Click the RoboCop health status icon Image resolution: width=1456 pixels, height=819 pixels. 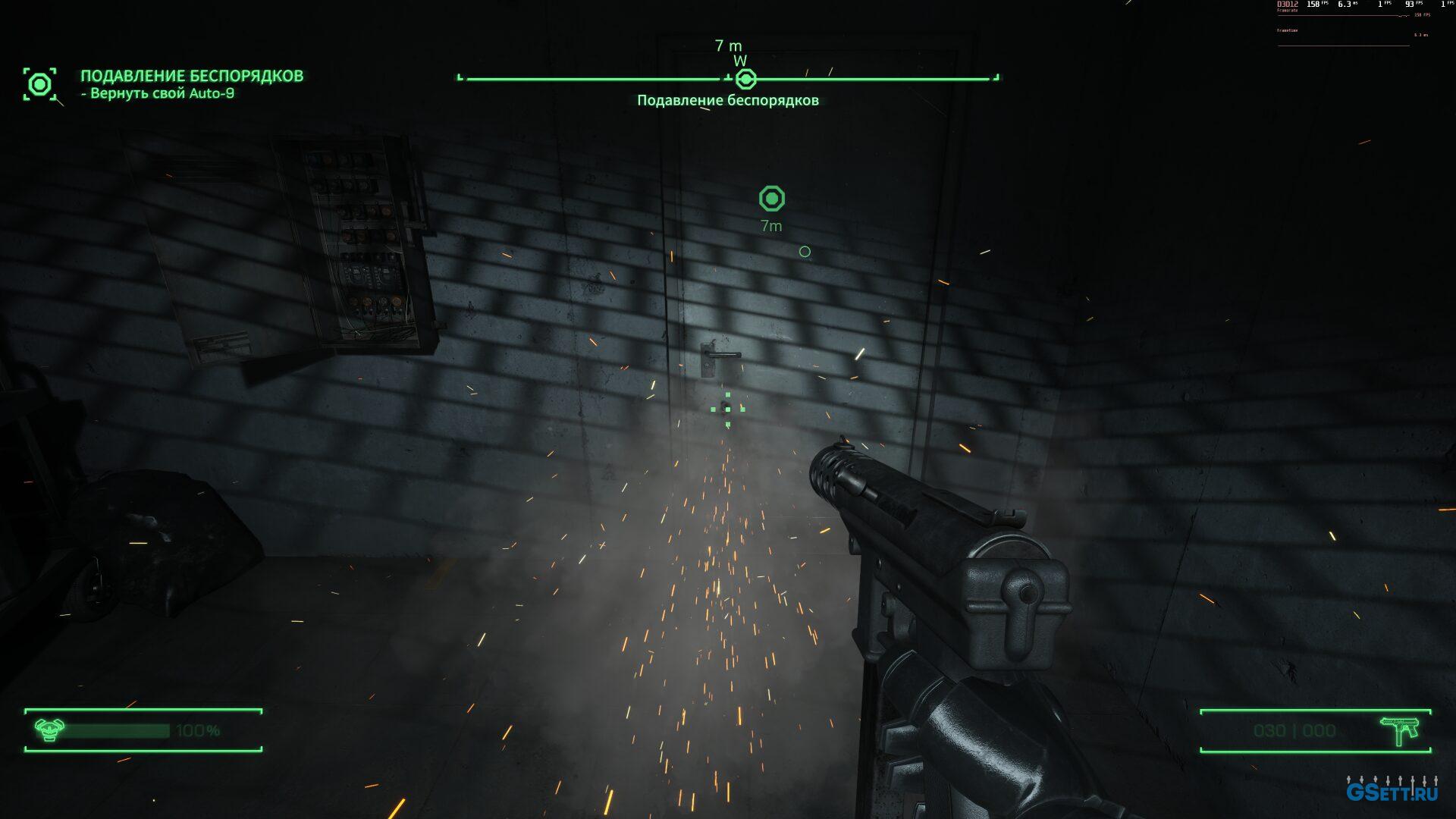[x=49, y=730]
